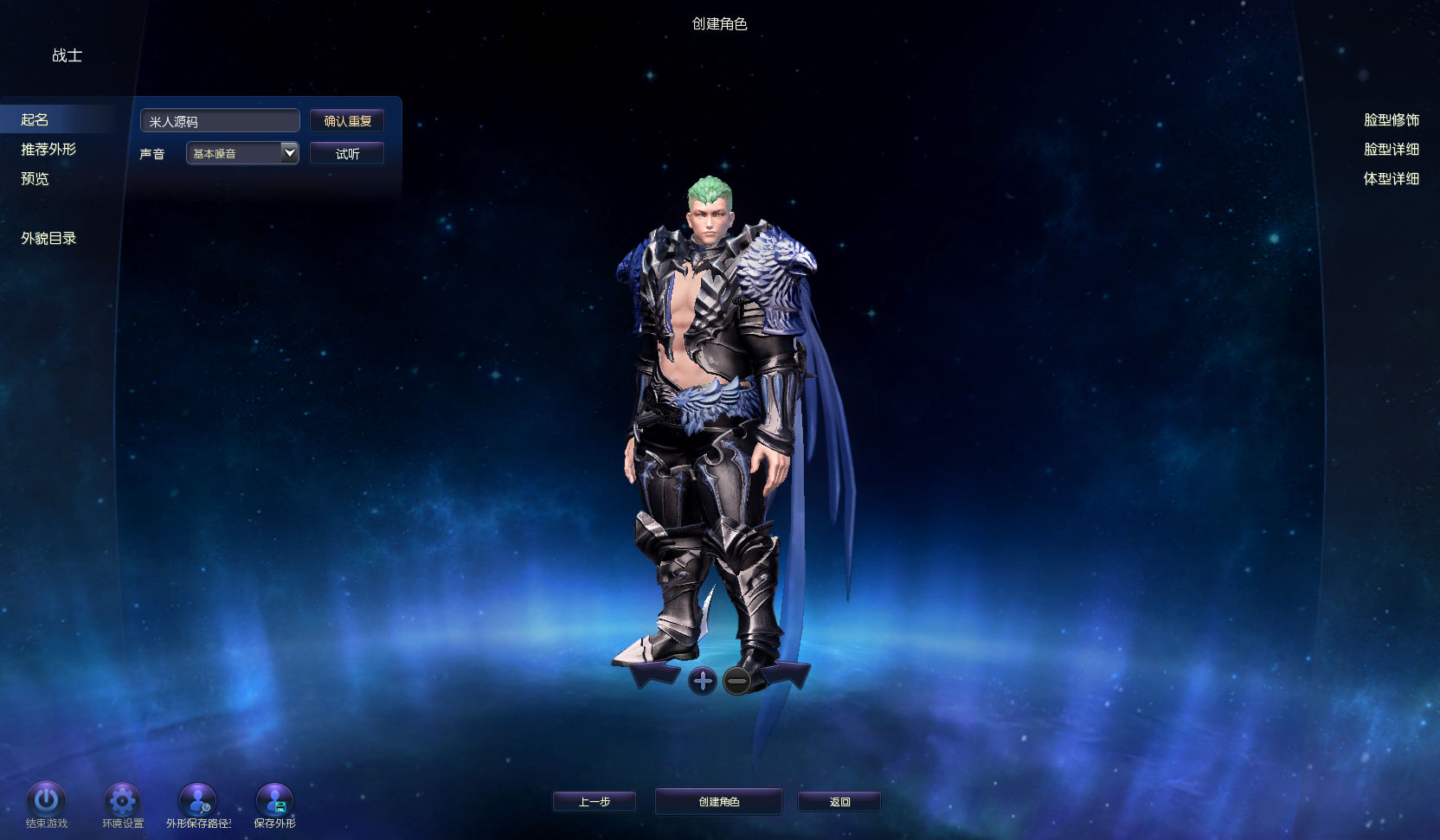Open 脸型详细 face detail settings

pos(1391,149)
